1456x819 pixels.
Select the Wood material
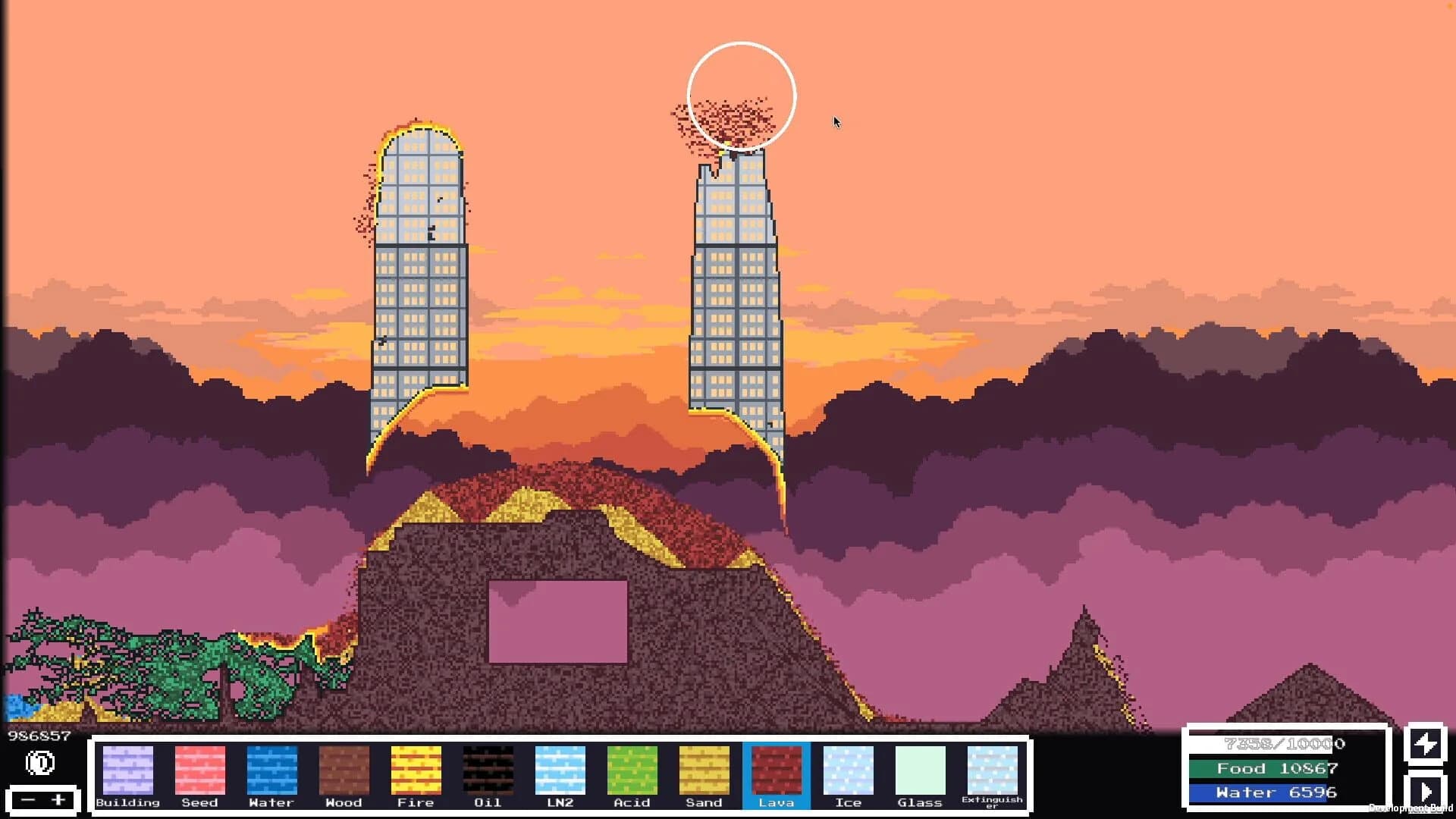tap(344, 770)
